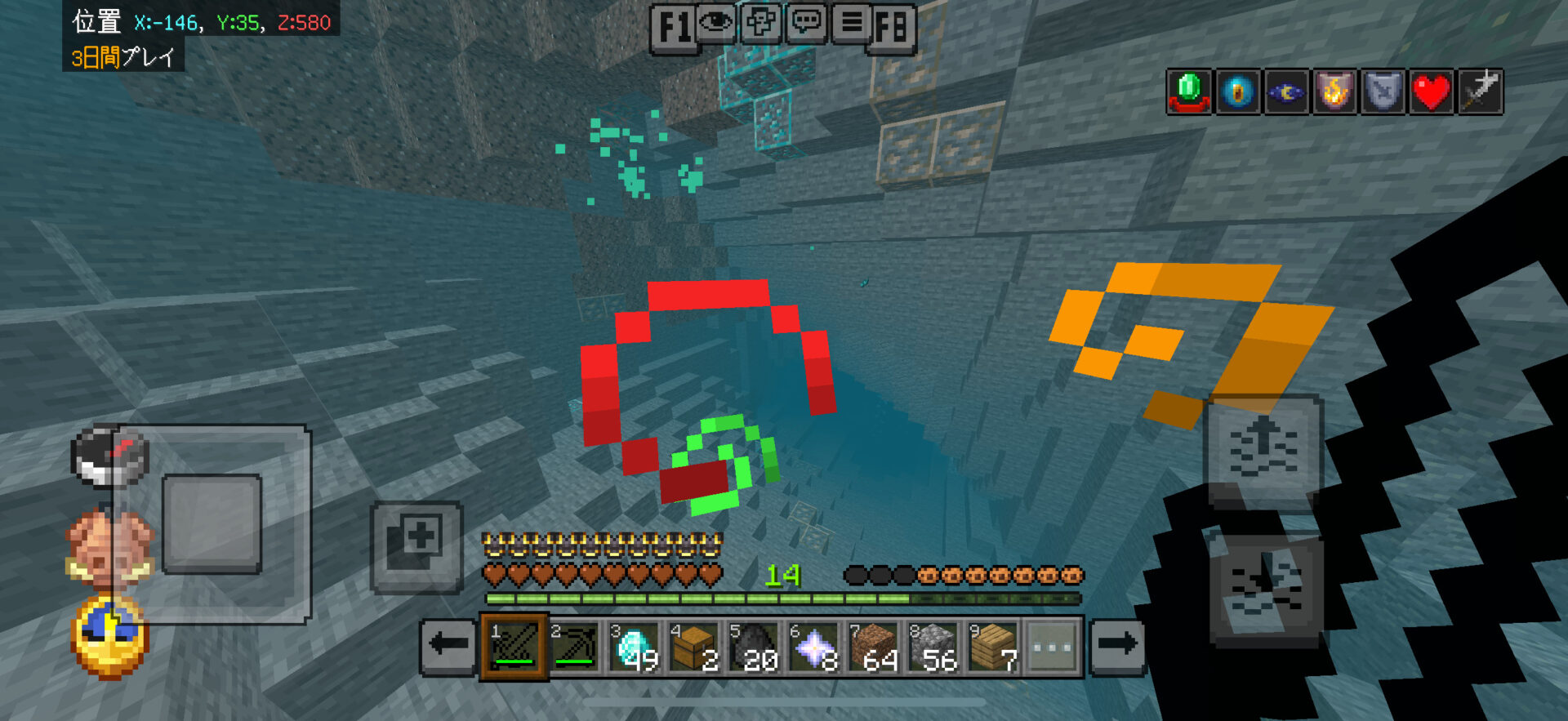
Task: Toggle camera perspective with the eye button
Action: tap(716, 22)
